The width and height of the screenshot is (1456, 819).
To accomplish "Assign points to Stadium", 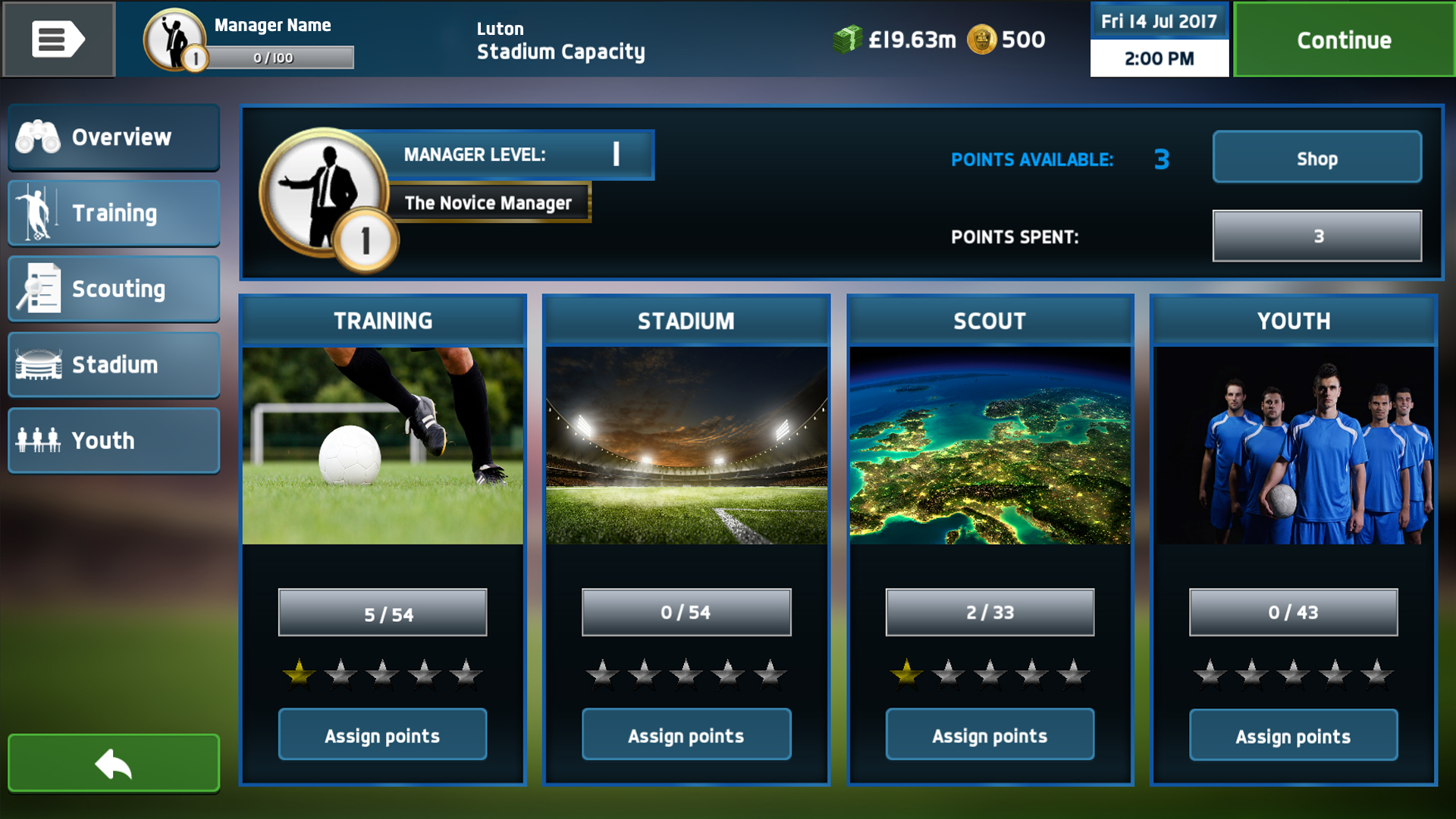I will [686, 735].
